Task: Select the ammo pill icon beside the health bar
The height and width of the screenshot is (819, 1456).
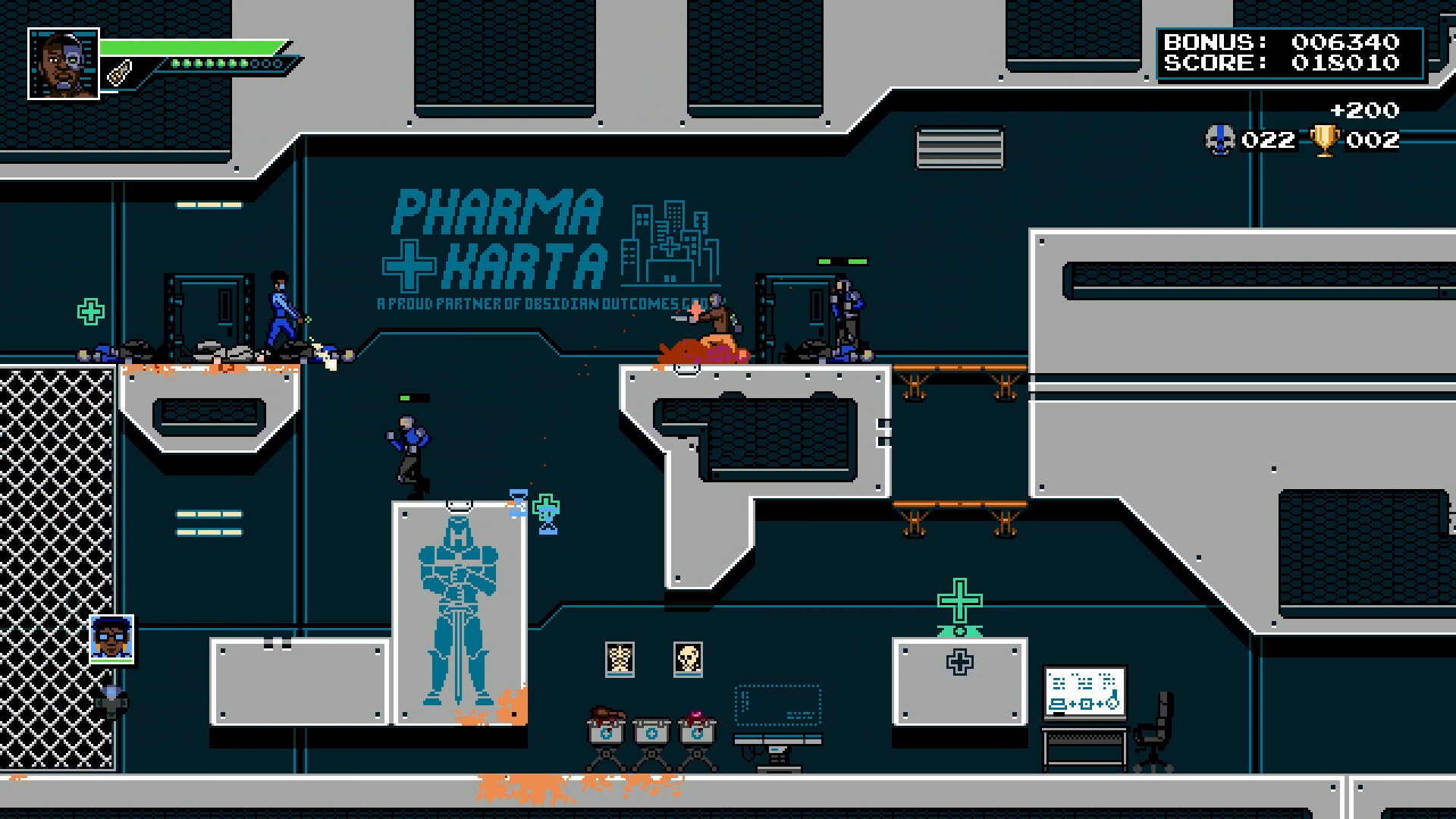Action: coord(120,72)
